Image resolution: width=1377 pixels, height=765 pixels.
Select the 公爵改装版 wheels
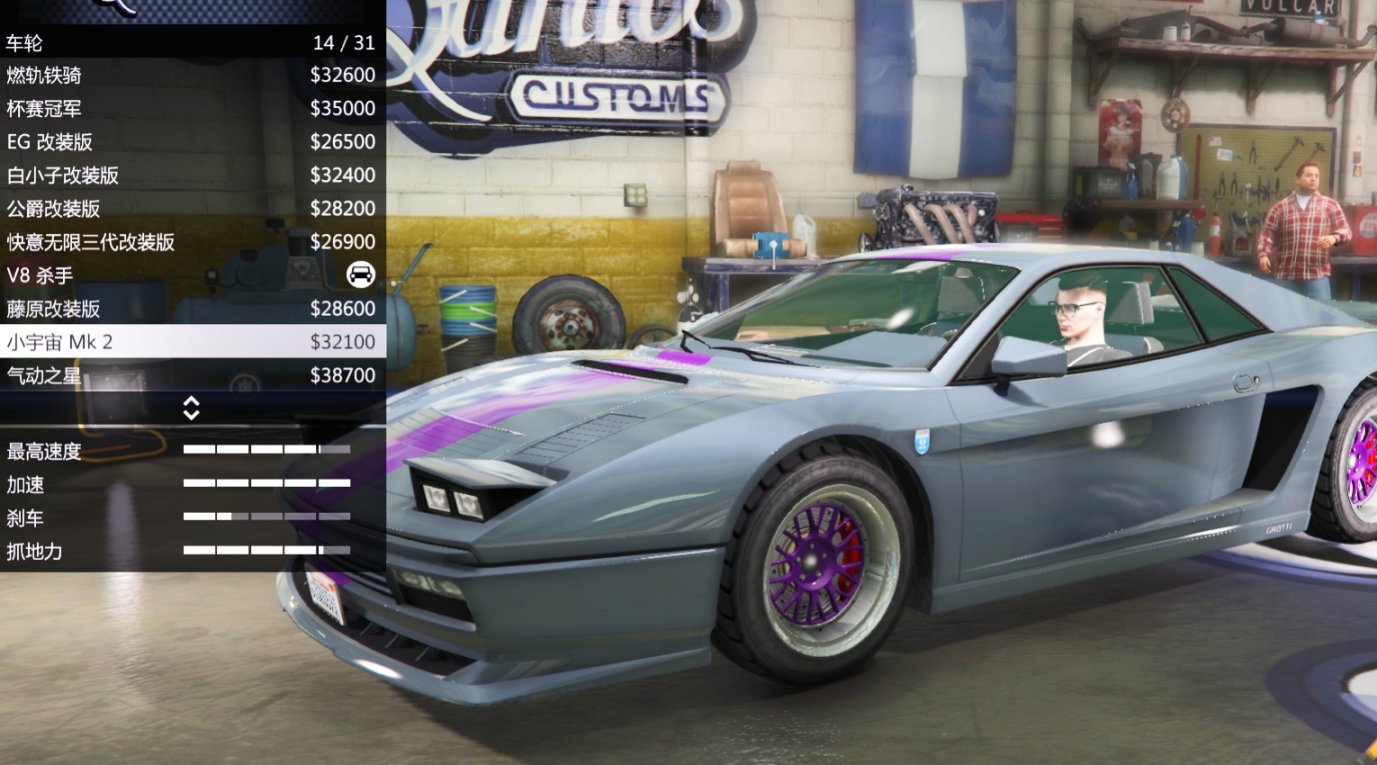(150, 208)
